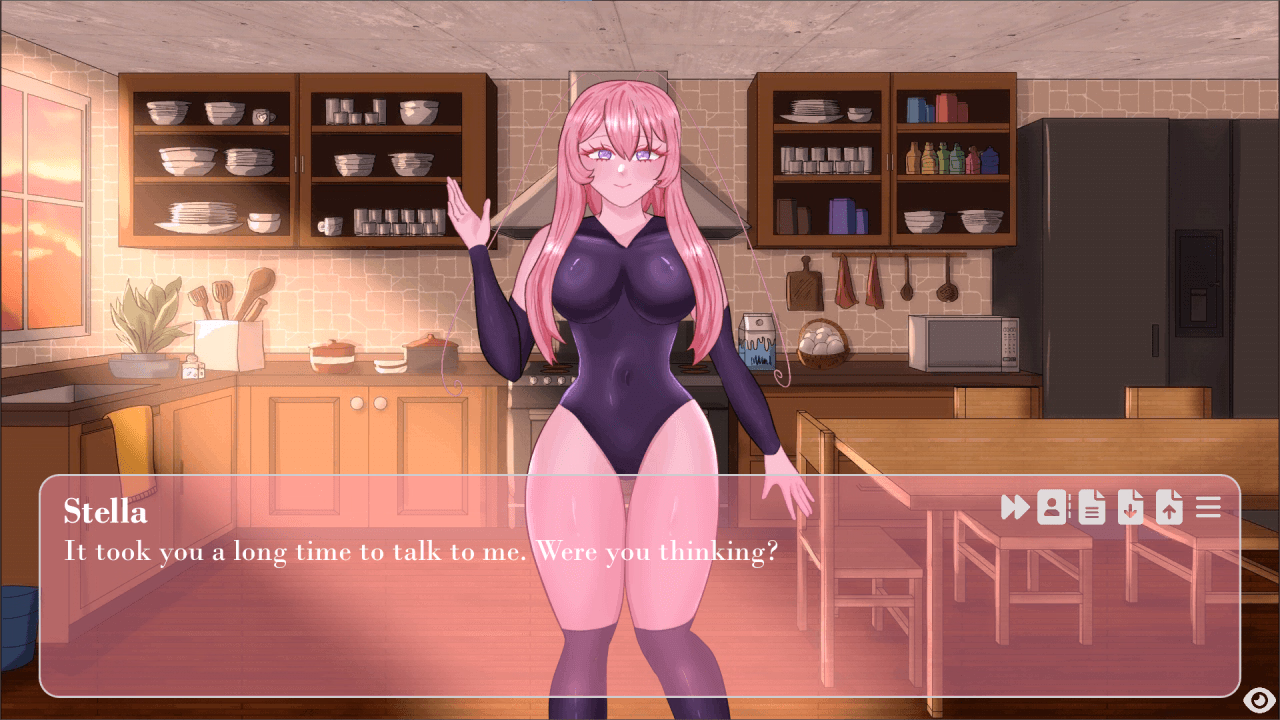Click the save file down-arrow icon
The width and height of the screenshot is (1280, 720).
tap(1130, 508)
